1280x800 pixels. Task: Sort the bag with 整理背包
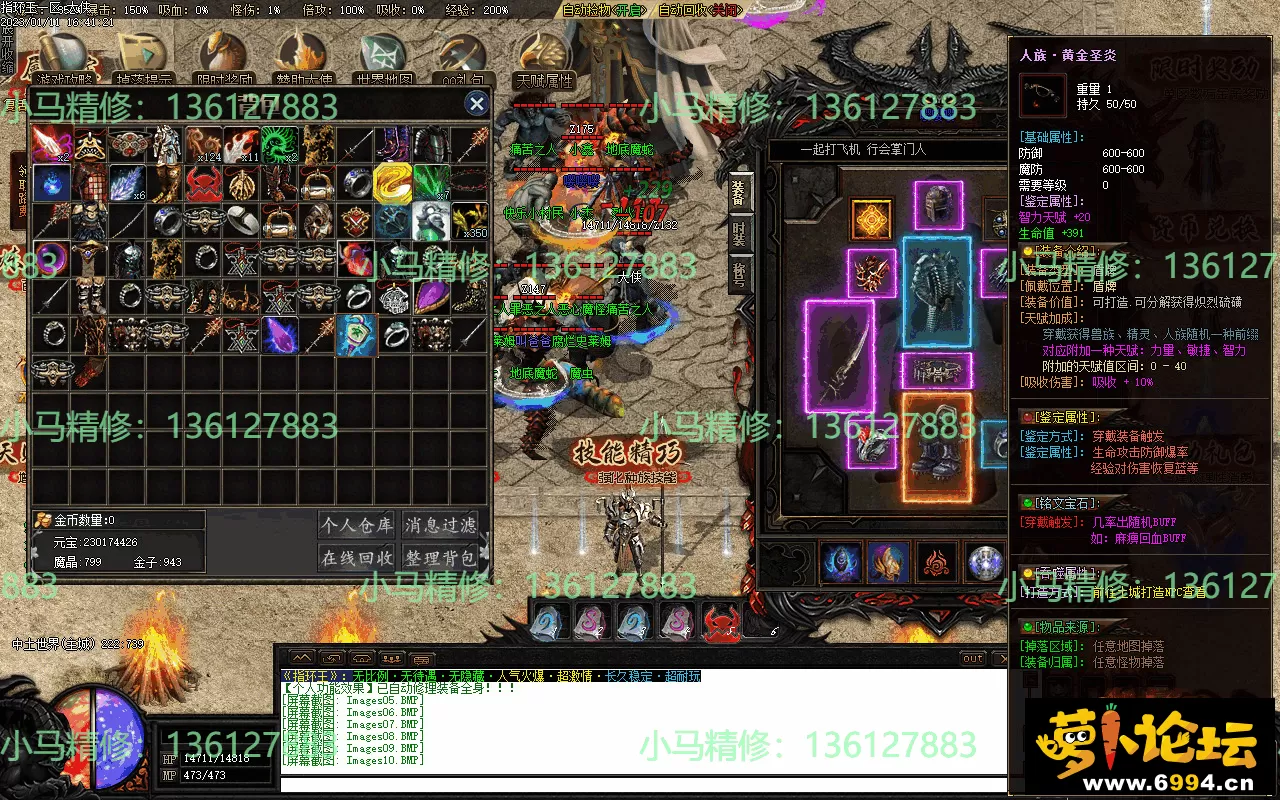coord(440,557)
